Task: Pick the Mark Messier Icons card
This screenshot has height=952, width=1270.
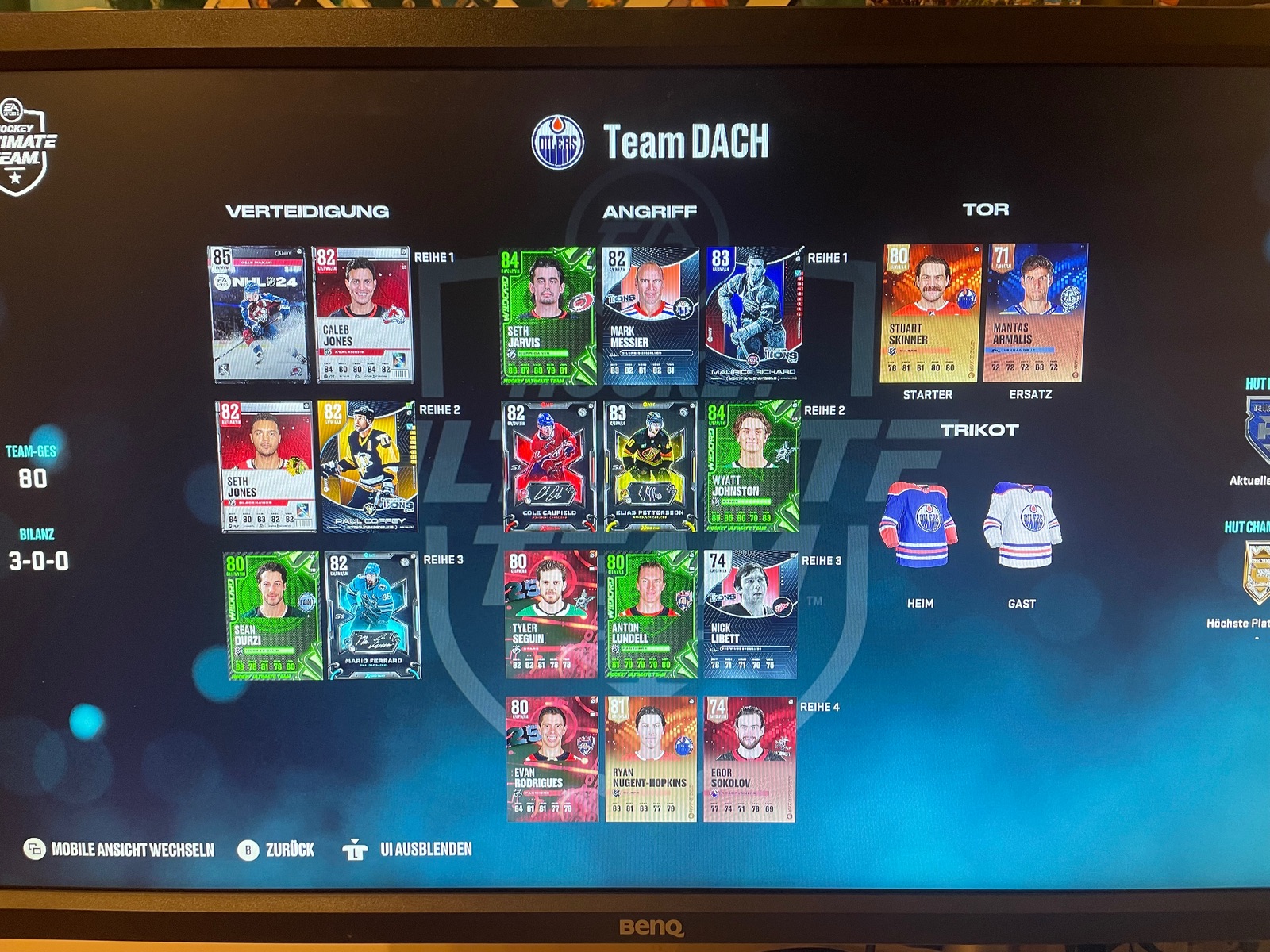Action: tap(651, 317)
